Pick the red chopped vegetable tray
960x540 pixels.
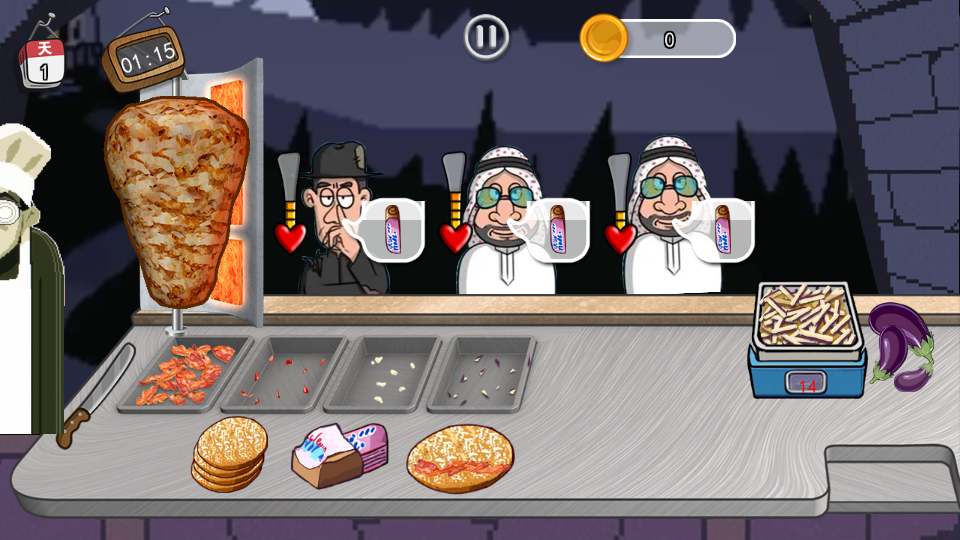click(290, 374)
